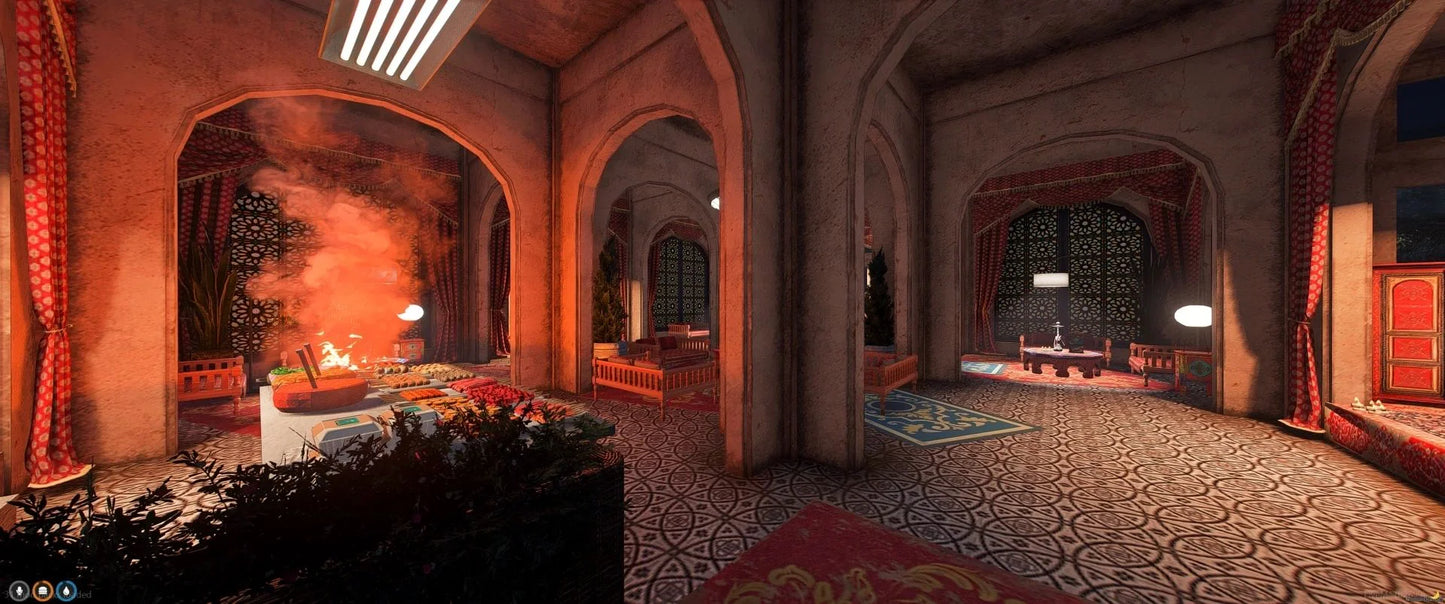The image size is (1445, 604).
Task: Select the burger hunger status icon
Action: tap(42, 591)
